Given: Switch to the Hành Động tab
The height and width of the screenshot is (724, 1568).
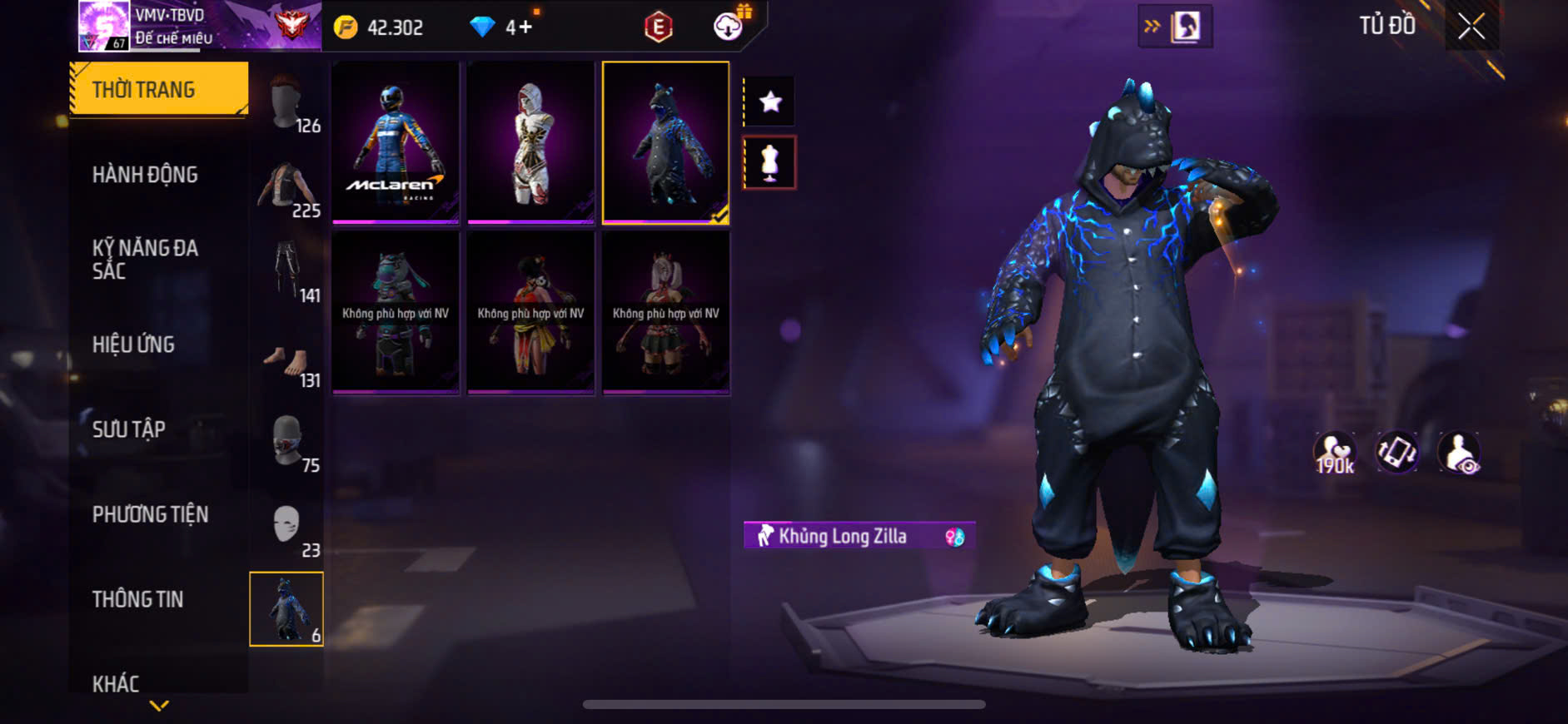Looking at the screenshot, I should tap(145, 175).
